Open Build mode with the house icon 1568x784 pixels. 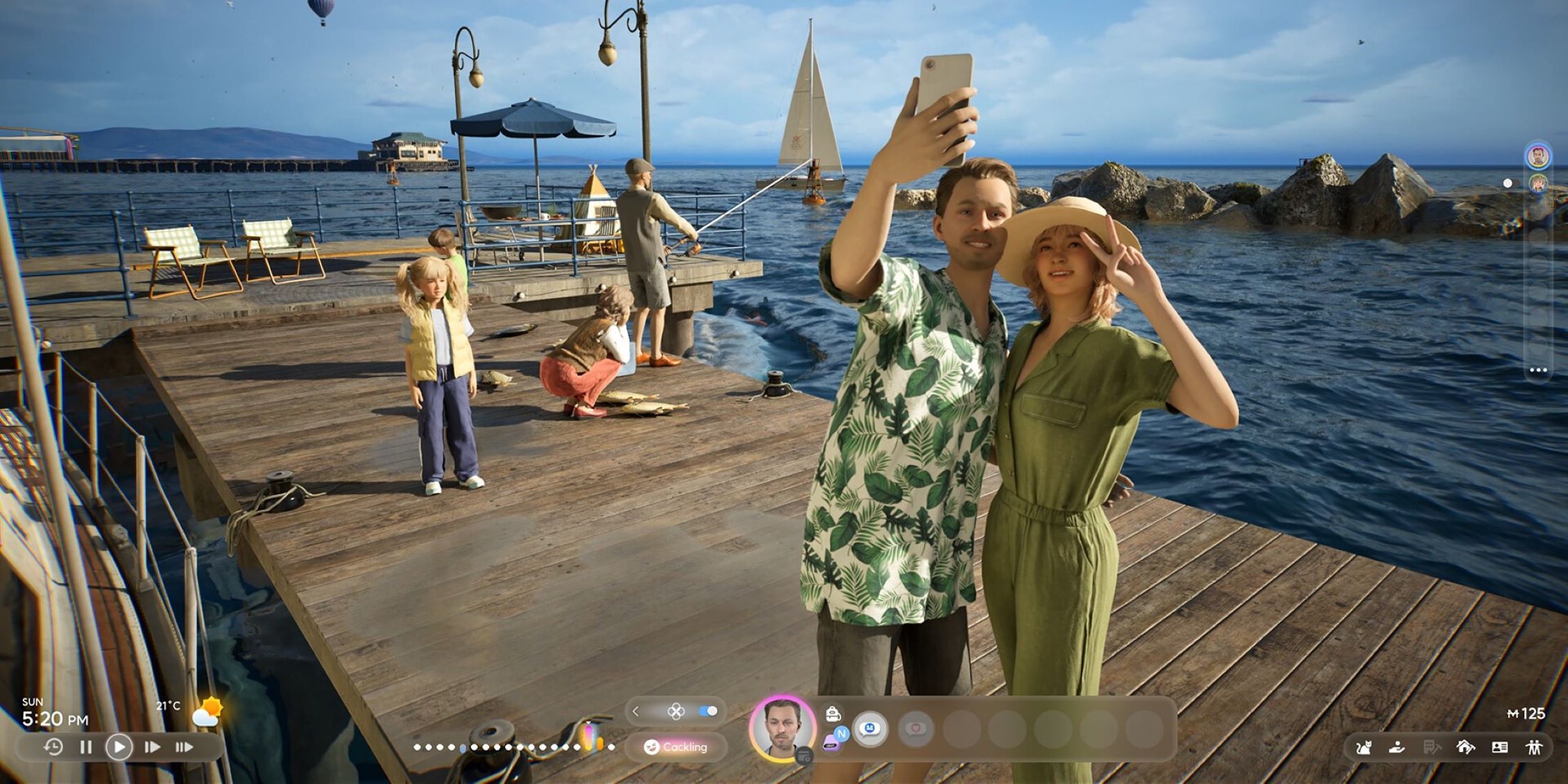(x=1465, y=746)
